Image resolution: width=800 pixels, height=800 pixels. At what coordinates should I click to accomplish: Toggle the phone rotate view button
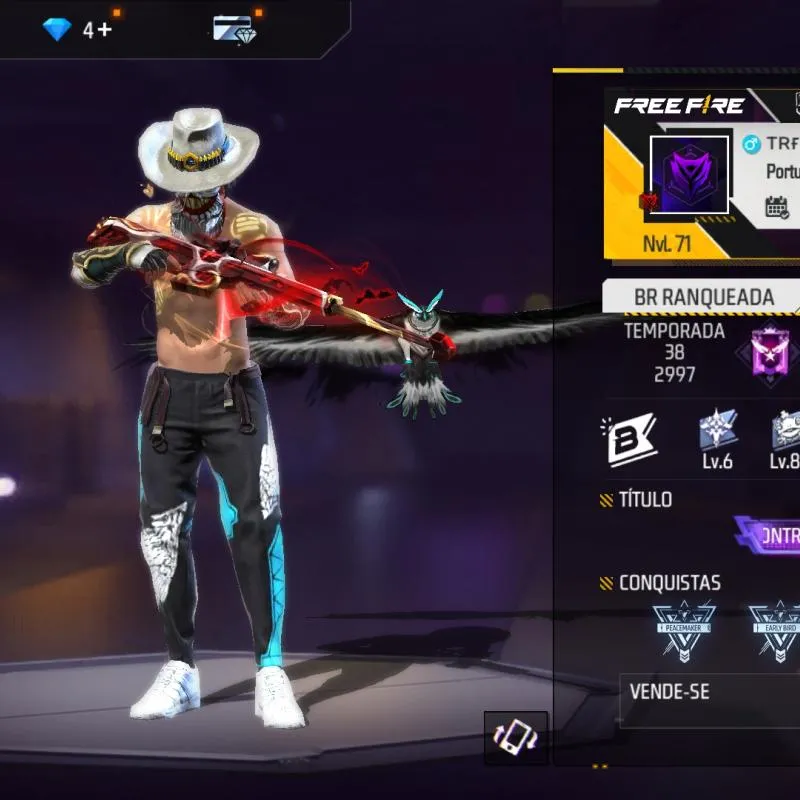pyautogui.click(x=516, y=738)
